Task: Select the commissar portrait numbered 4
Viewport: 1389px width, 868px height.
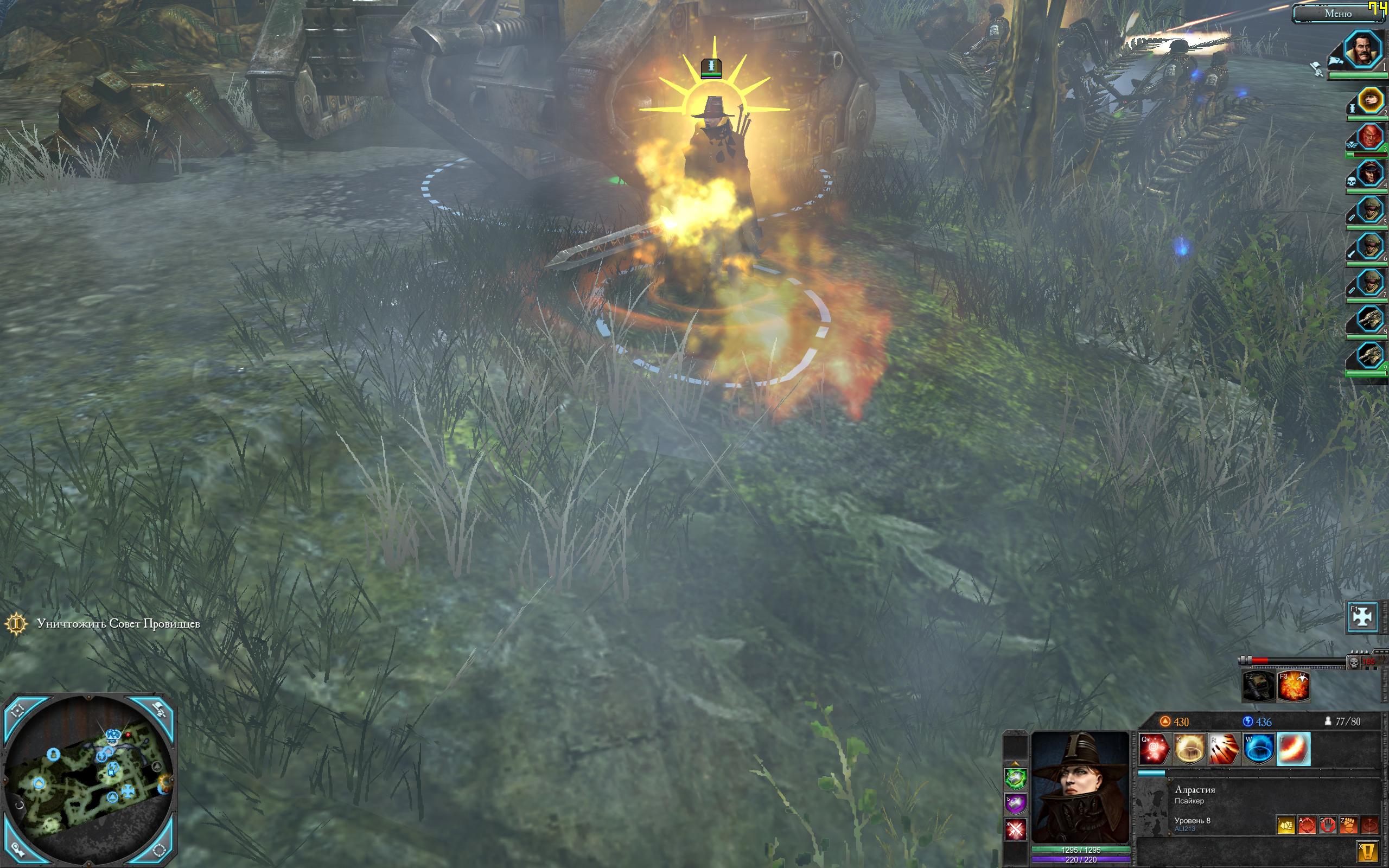Action: pyautogui.click(x=1369, y=174)
